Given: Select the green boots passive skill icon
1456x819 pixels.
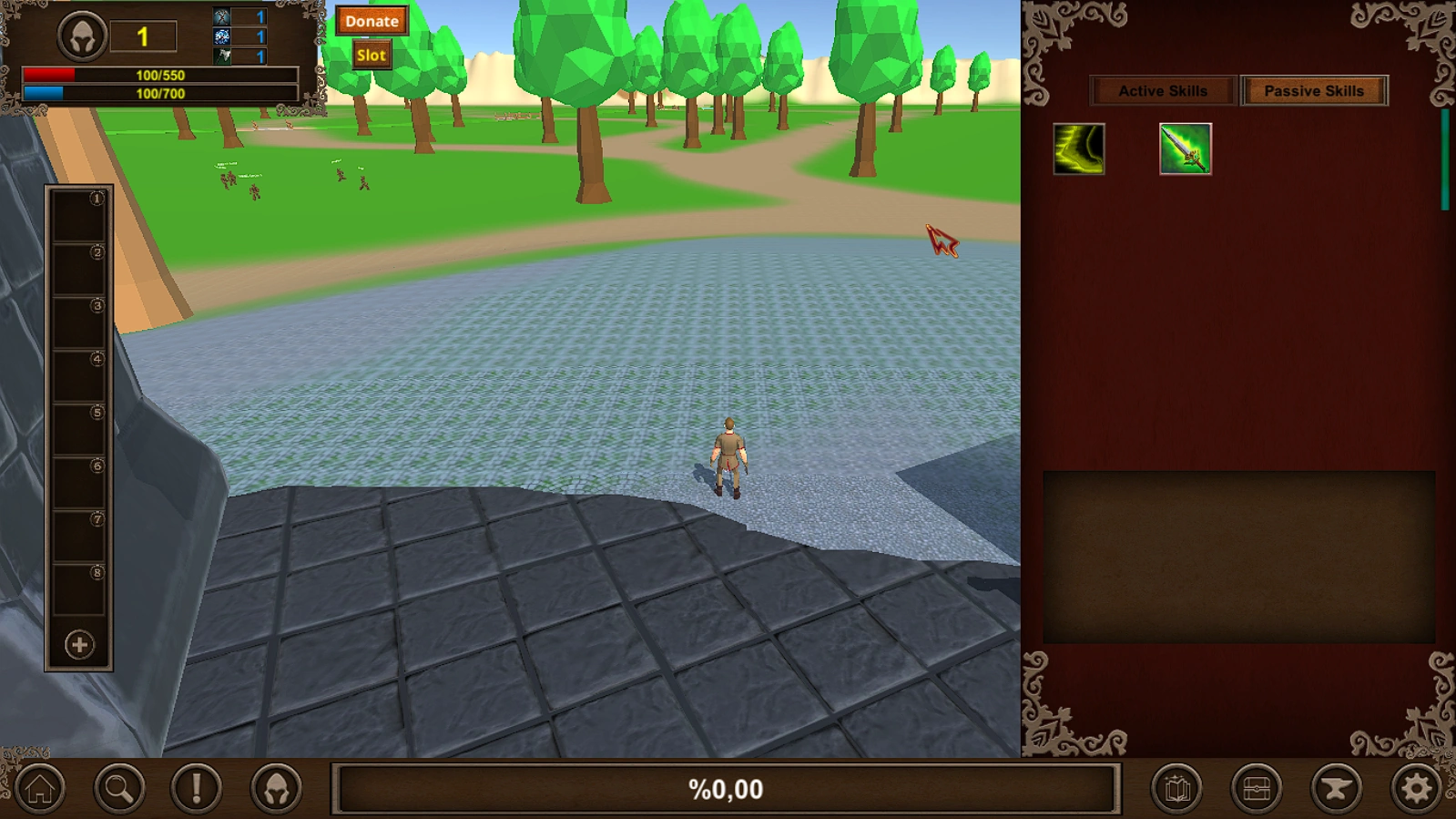Looking at the screenshot, I should click(1078, 150).
